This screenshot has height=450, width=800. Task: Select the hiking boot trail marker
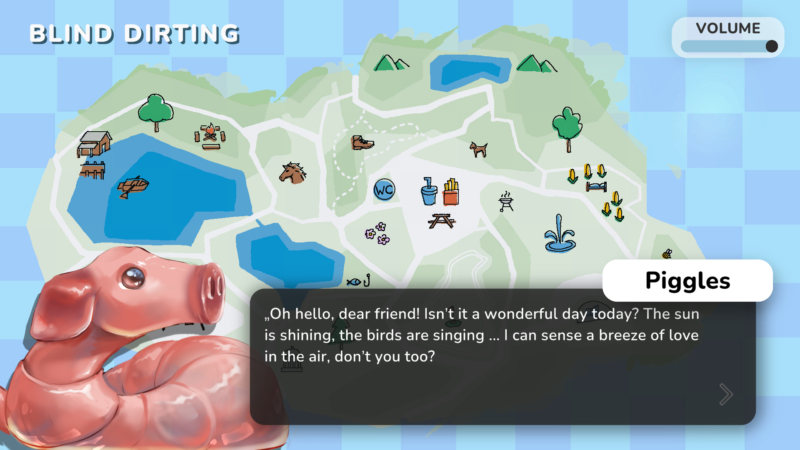362,142
